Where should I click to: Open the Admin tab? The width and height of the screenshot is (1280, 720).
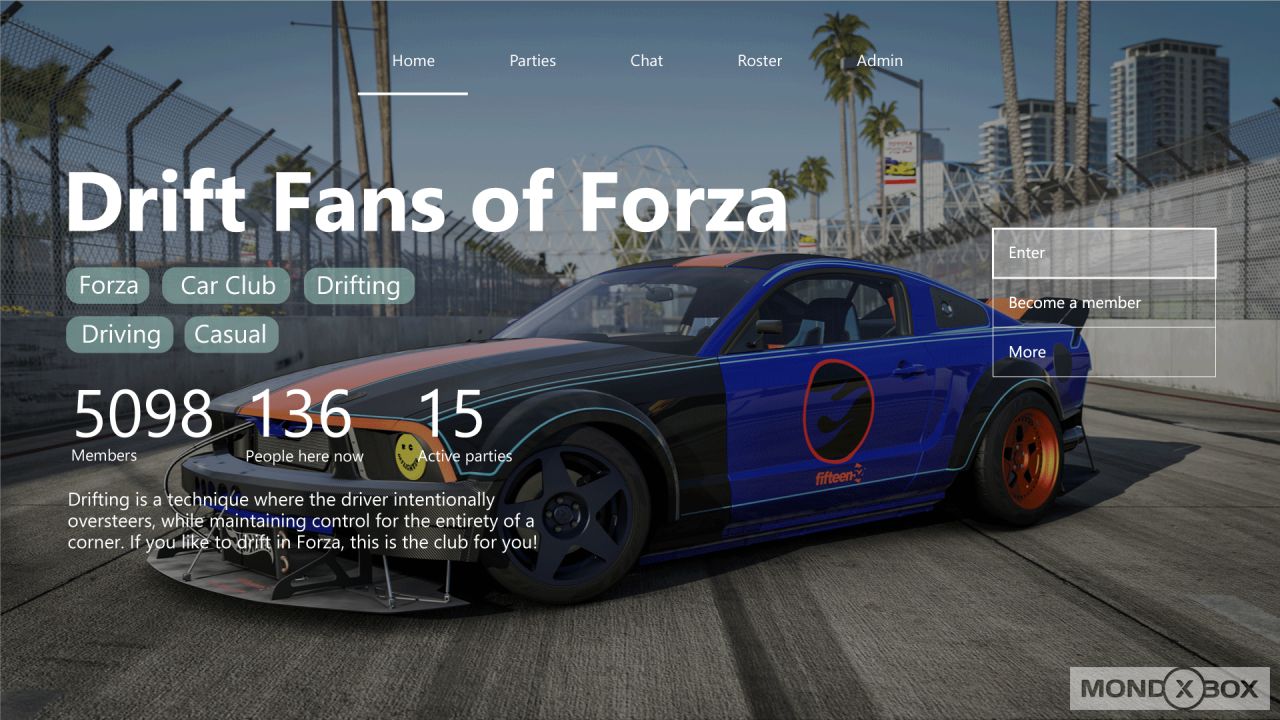pos(880,60)
